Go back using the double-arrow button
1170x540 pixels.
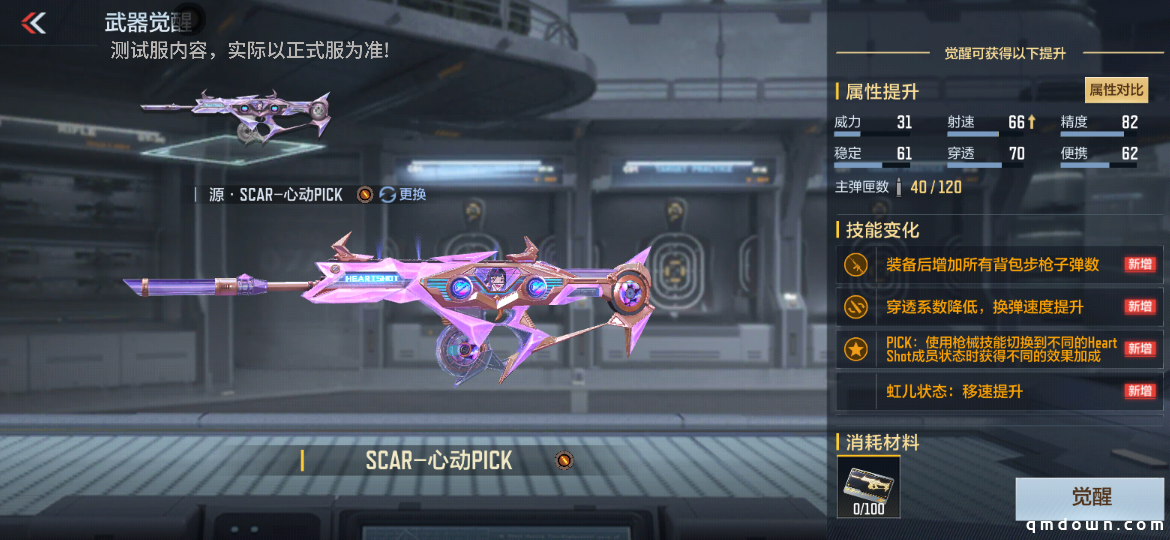coord(34,22)
